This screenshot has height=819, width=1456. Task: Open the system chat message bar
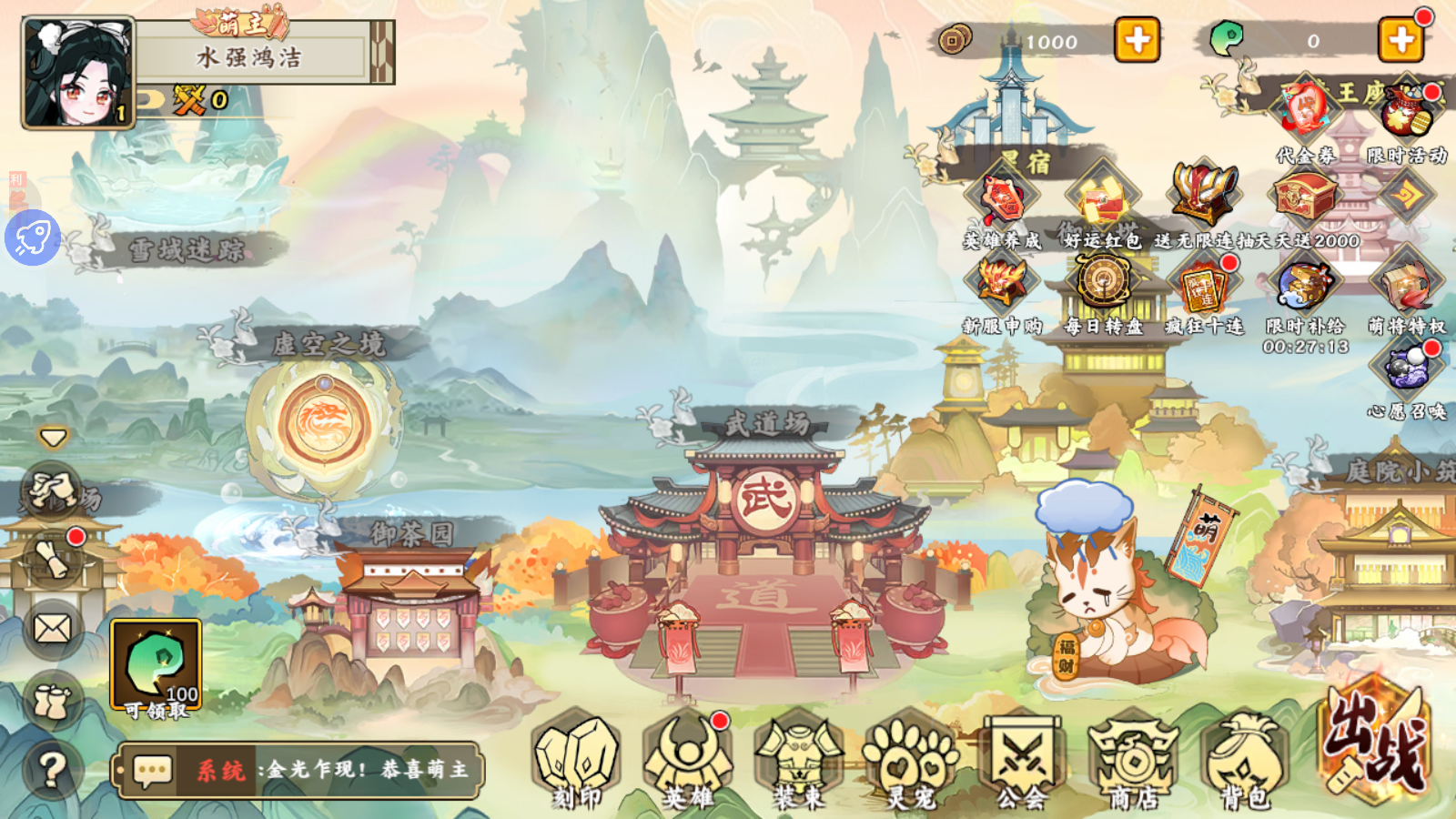[300, 770]
